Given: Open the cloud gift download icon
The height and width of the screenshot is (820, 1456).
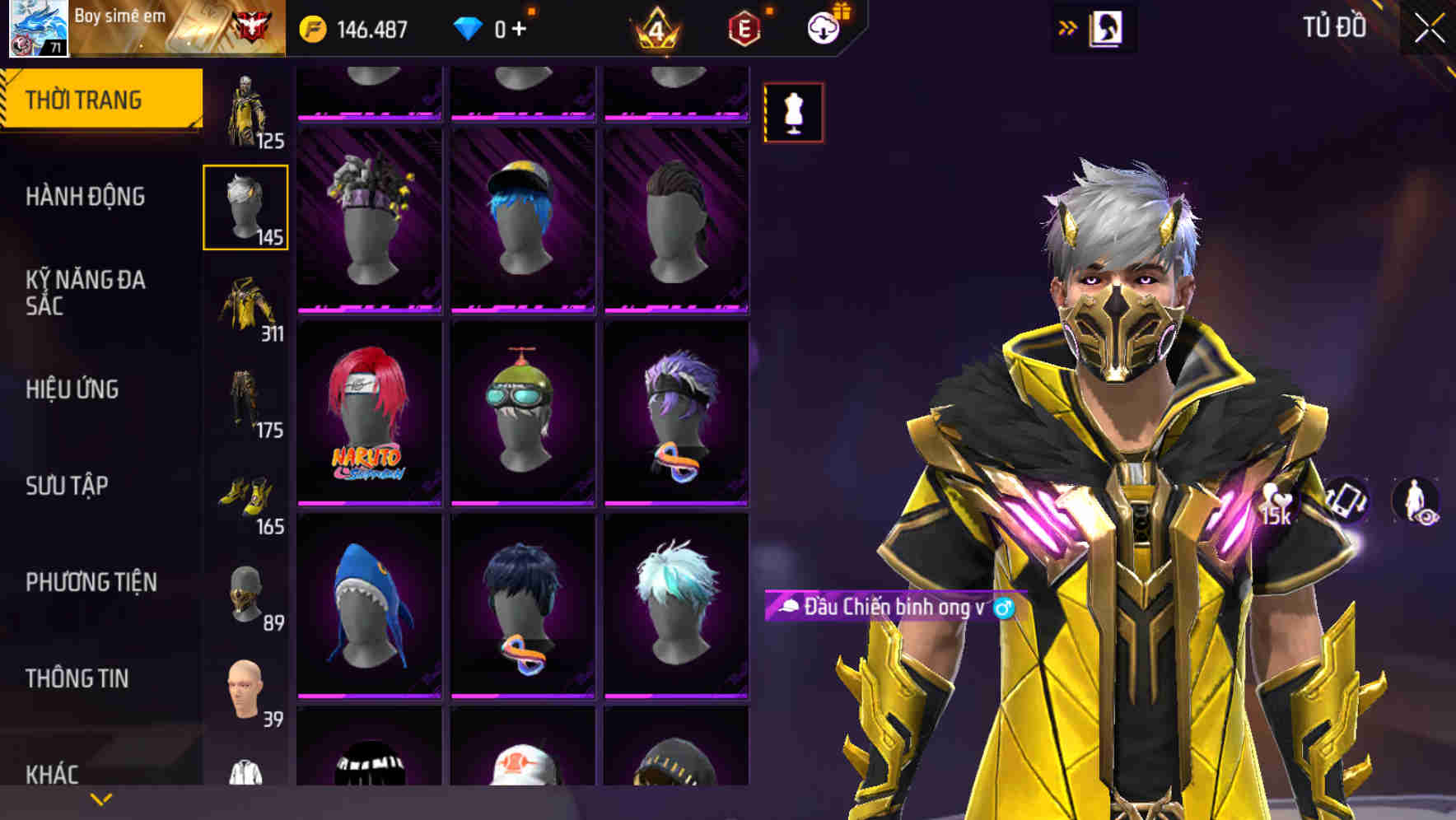Looking at the screenshot, I should pyautogui.click(x=822, y=27).
